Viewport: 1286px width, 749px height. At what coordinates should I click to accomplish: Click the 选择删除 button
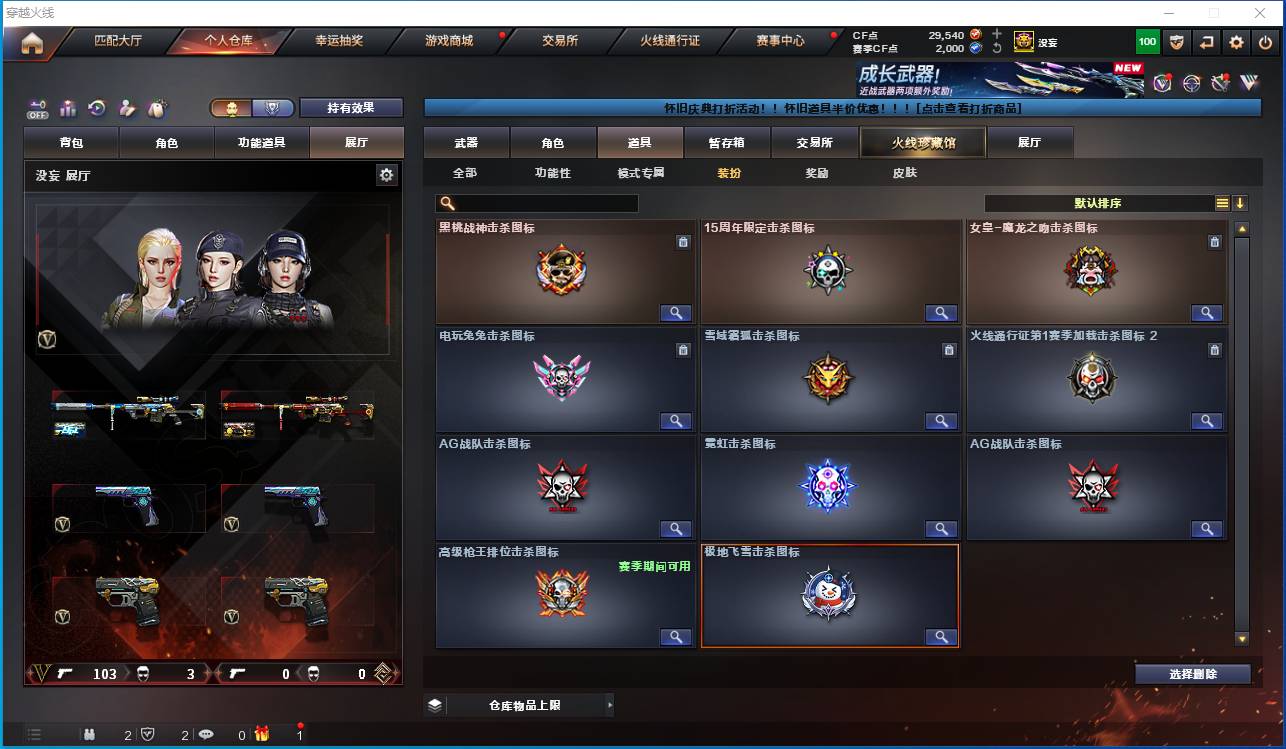tap(1192, 673)
